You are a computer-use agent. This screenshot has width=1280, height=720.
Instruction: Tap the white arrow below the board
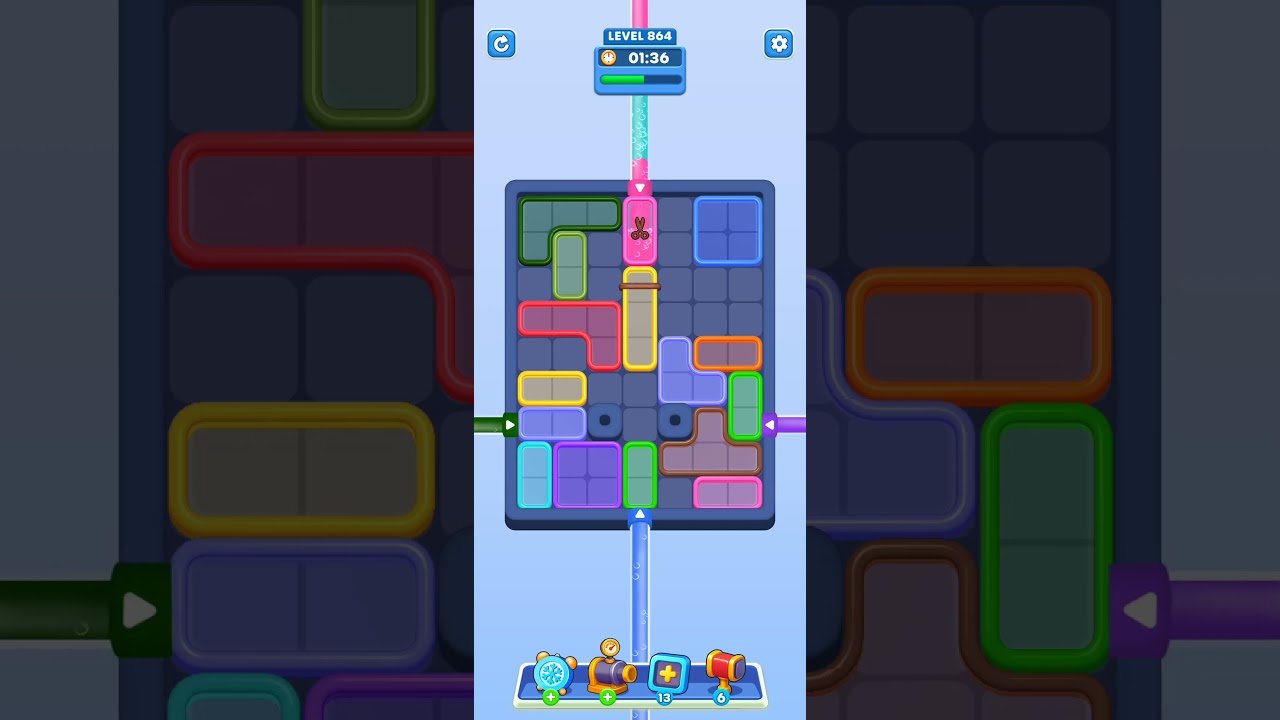point(639,513)
